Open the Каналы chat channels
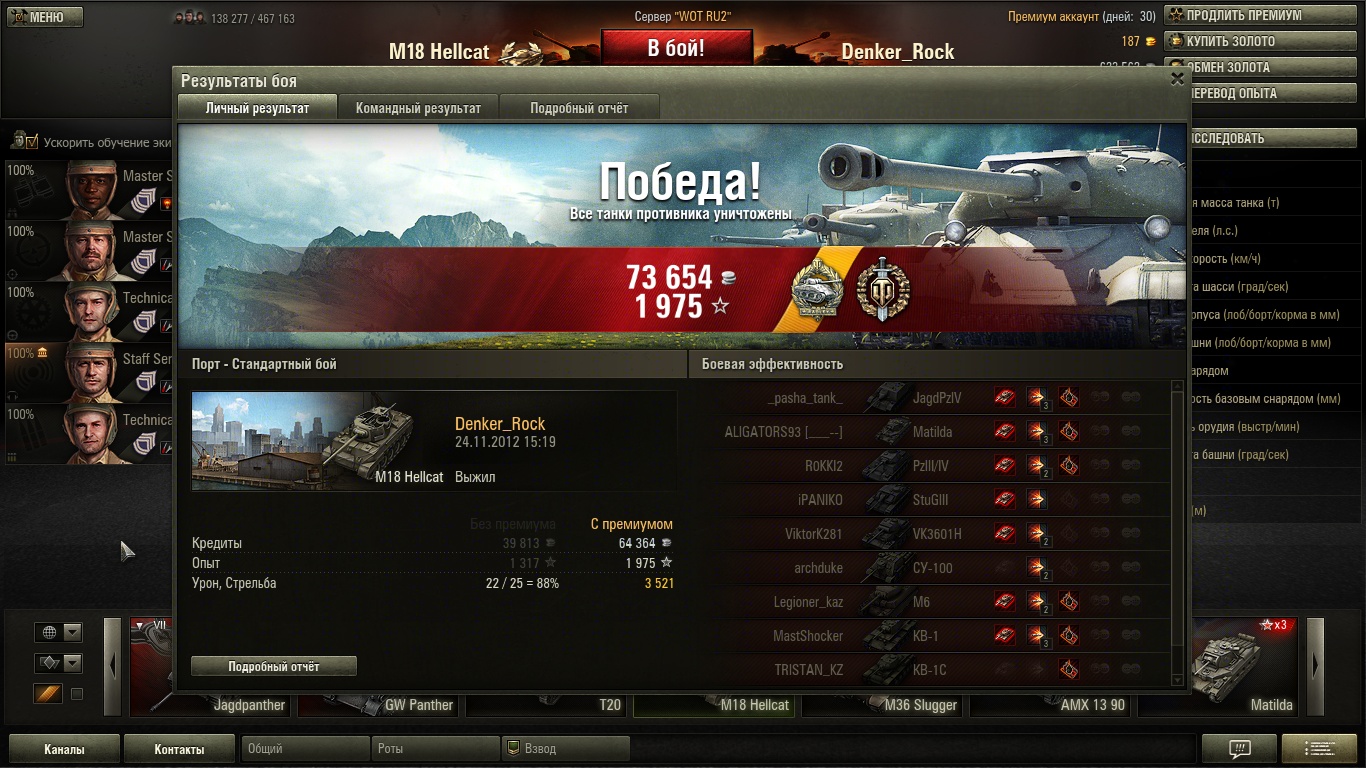 64,749
